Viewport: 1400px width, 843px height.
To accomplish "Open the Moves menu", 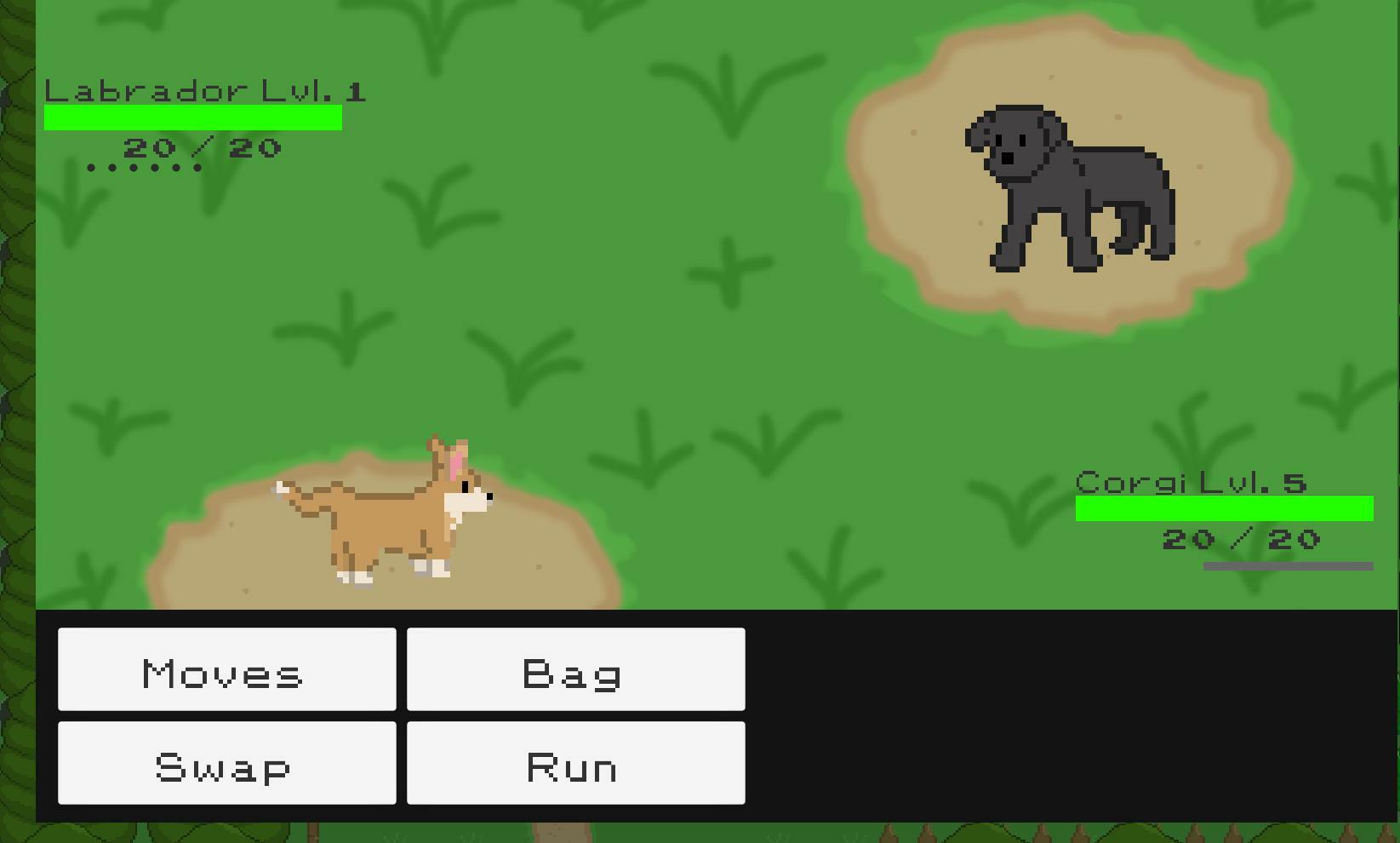I will coord(226,669).
